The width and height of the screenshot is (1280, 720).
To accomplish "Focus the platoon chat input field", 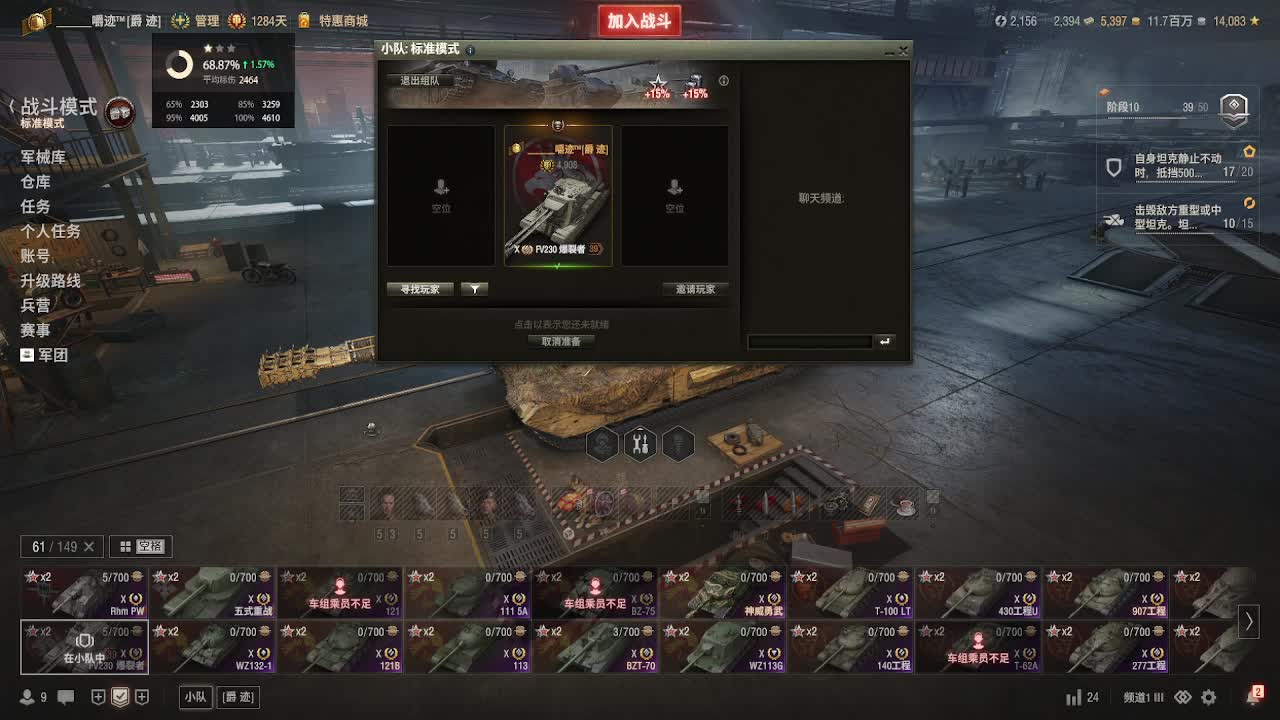I will pyautogui.click(x=810, y=342).
